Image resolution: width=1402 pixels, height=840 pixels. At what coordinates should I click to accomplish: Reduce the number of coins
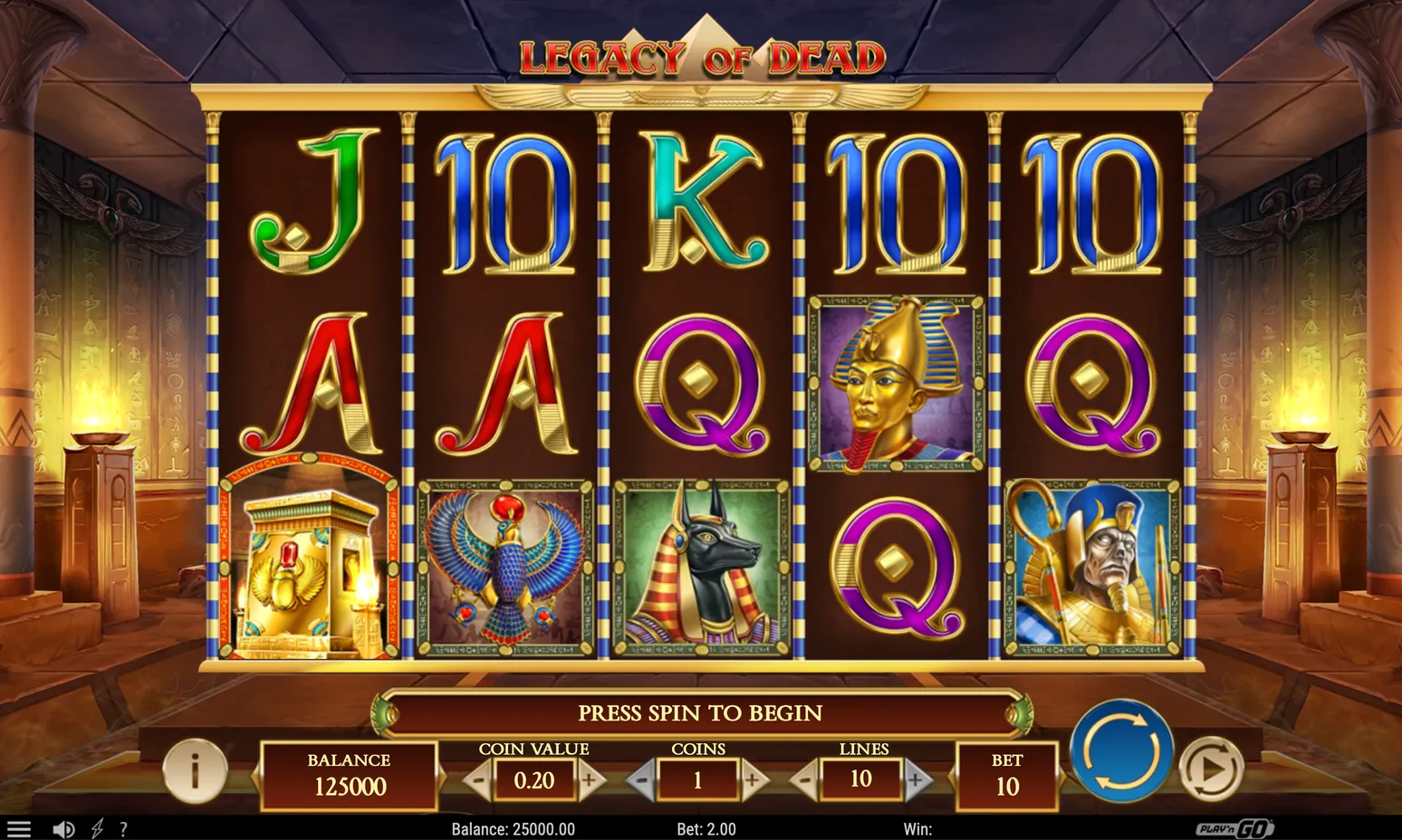(x=641, y=780)
